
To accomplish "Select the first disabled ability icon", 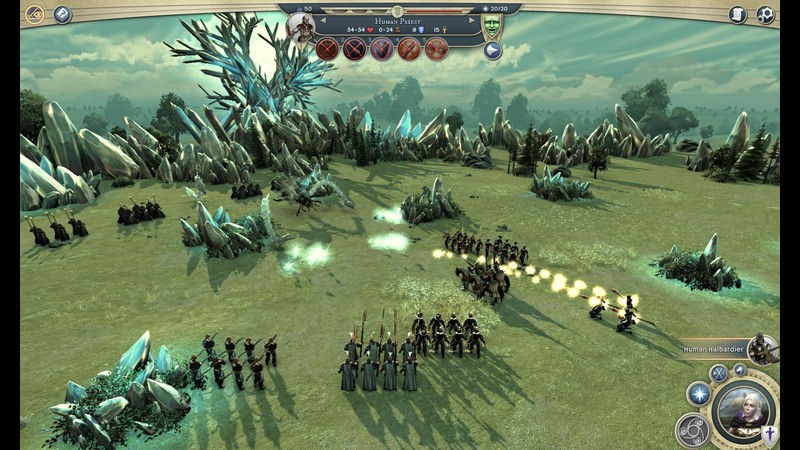I will tap(328, 49).
